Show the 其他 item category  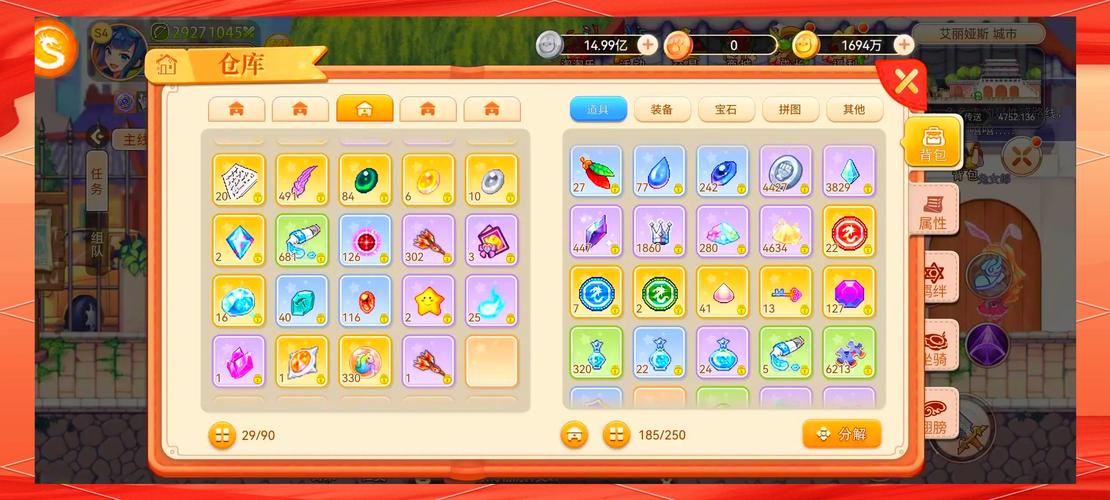tap(853, 110)
